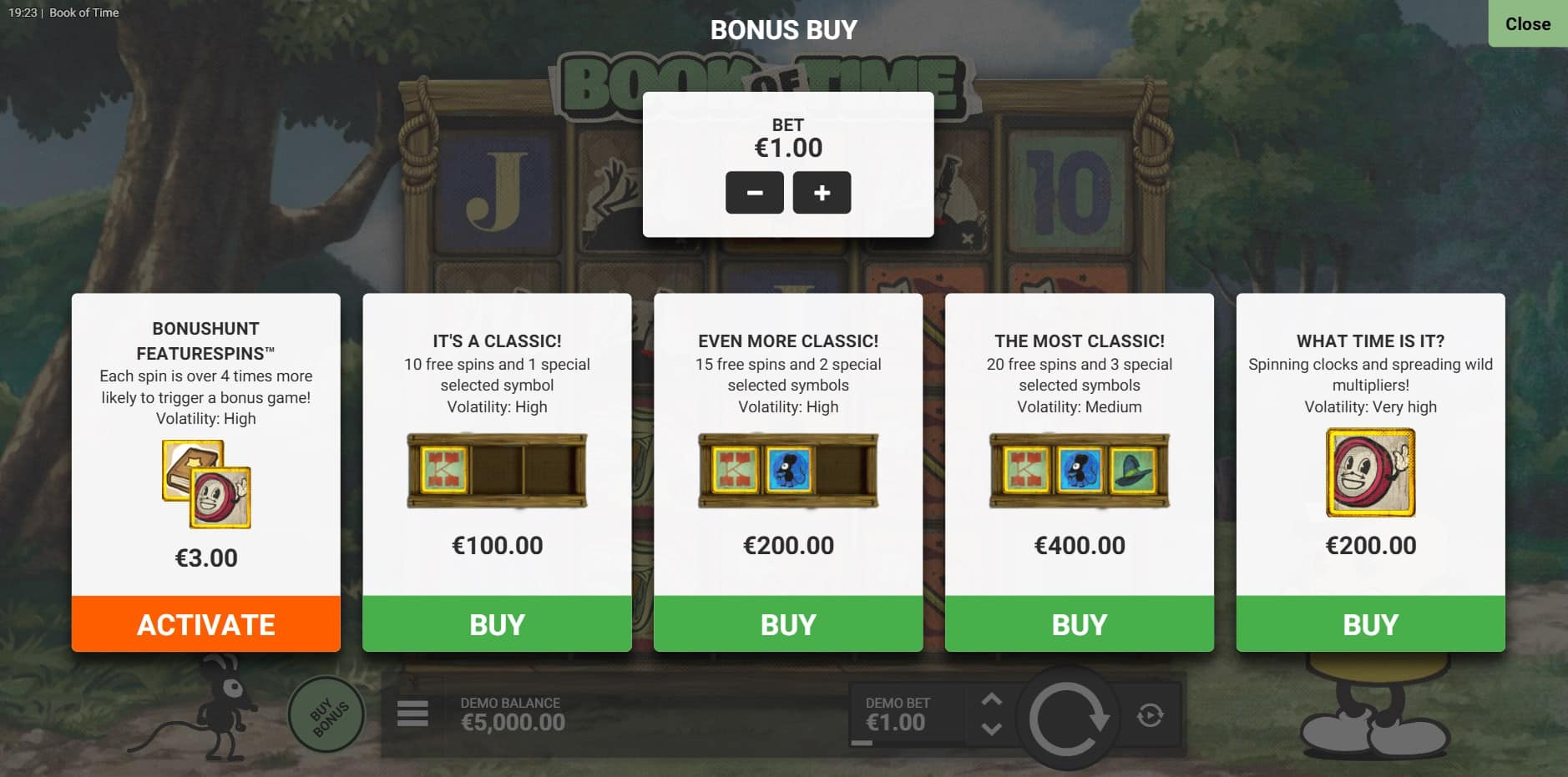Select the three special symbols frame
1568x777 pixels.
tap(1079, 472)
